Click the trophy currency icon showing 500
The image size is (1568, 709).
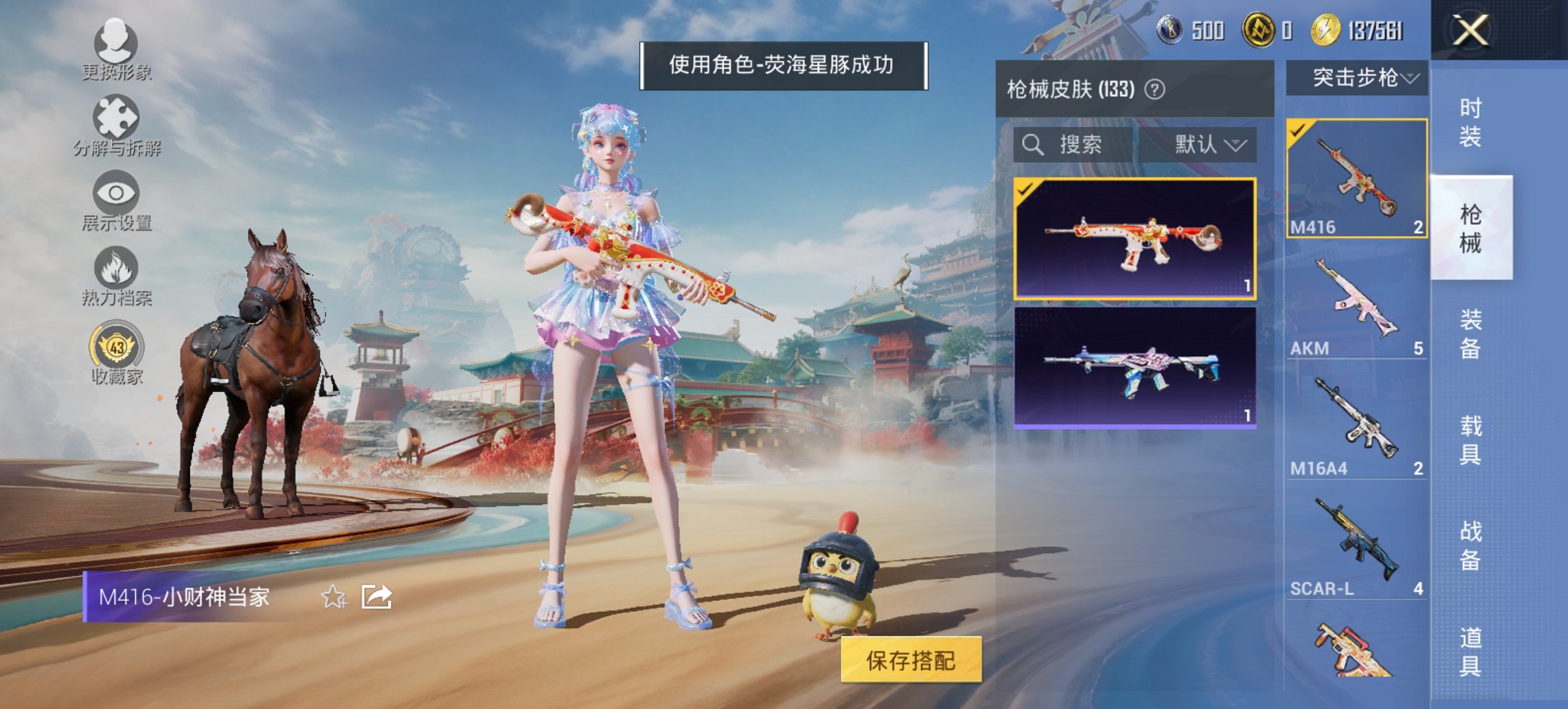coord(1170,30)
